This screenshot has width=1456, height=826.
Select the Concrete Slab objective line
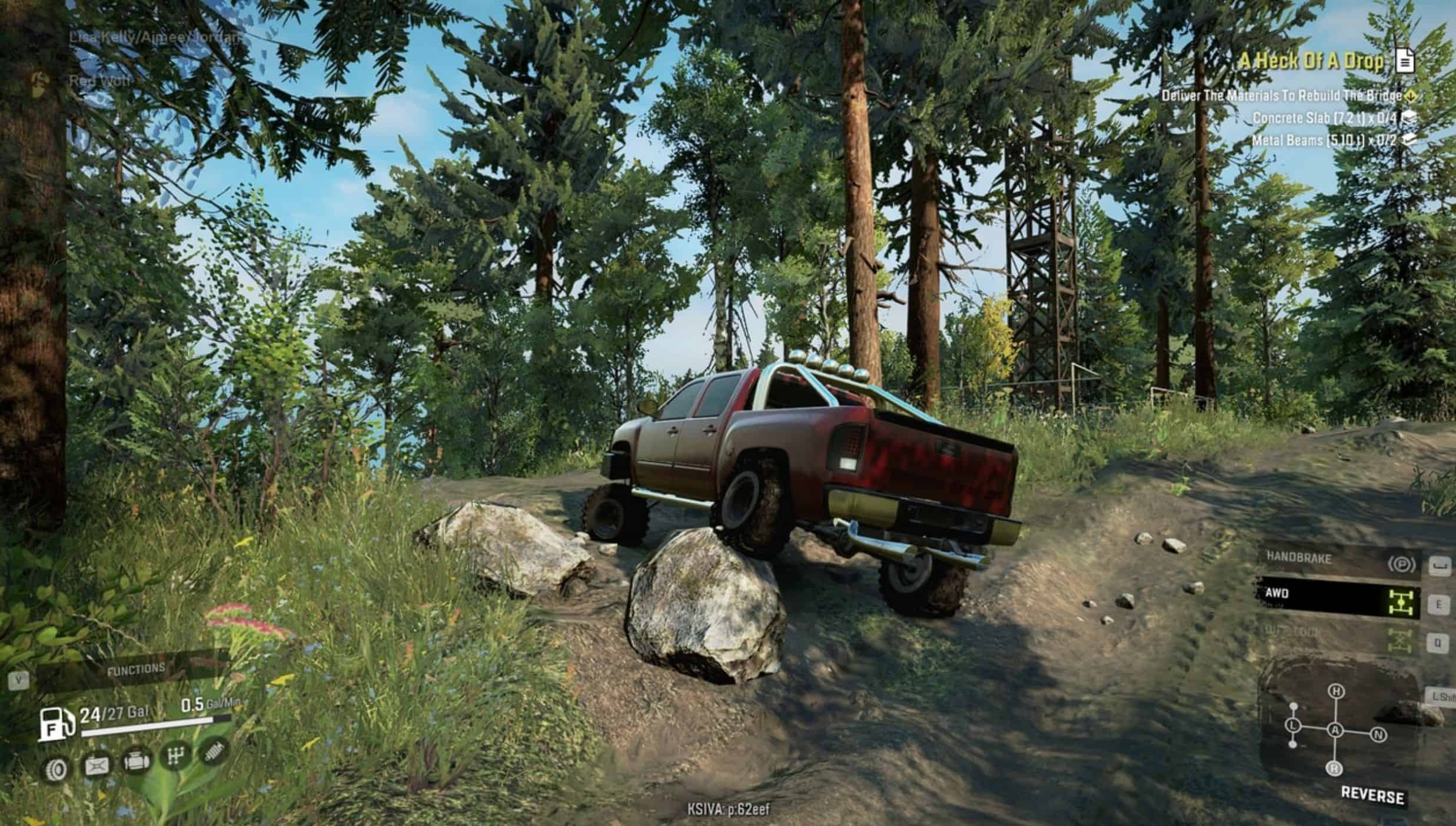[x=1324, y=118]
